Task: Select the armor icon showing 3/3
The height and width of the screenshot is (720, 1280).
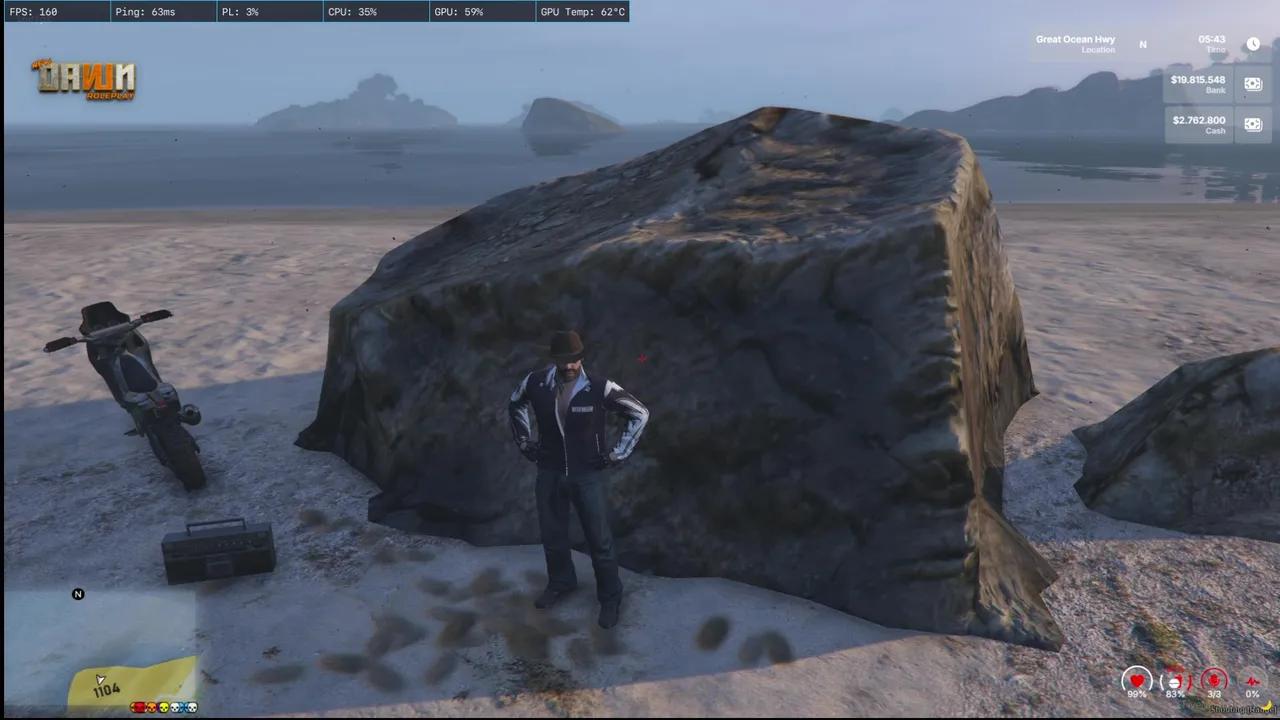Action: (x=1214, y=681)
